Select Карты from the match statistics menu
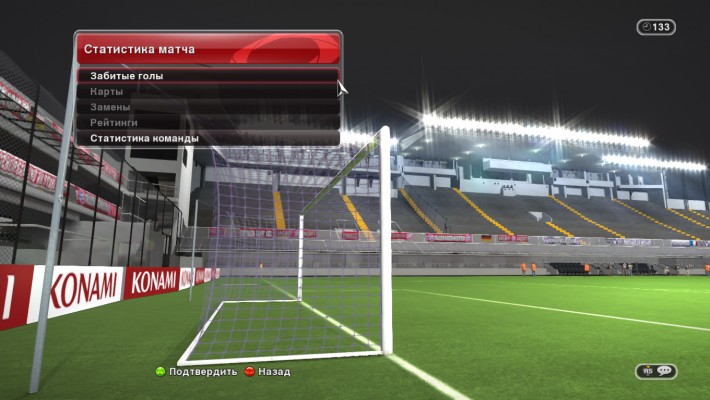The height and width of the screenshot is (400, 710). pyautogui.click(x=107, y=92)
